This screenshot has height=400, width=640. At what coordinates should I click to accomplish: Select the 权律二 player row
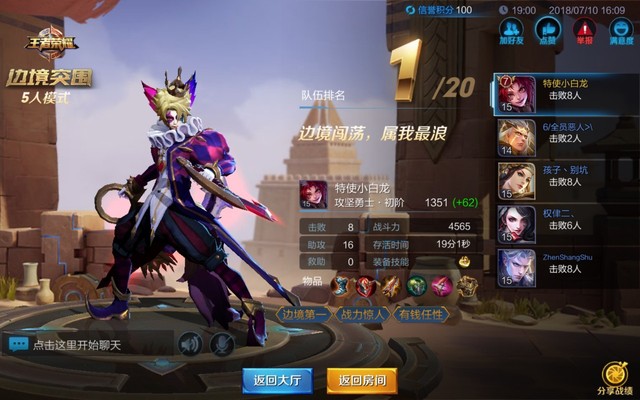tap(565, 224)
